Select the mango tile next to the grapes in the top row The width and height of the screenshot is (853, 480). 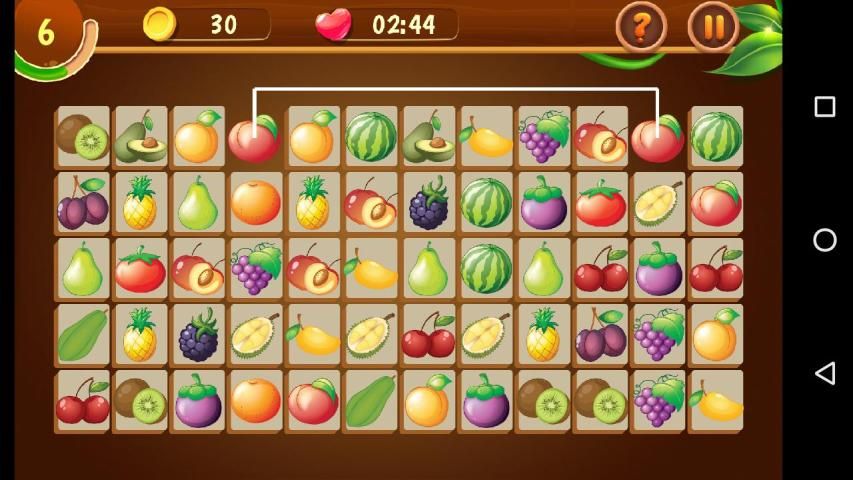(487, 137)
